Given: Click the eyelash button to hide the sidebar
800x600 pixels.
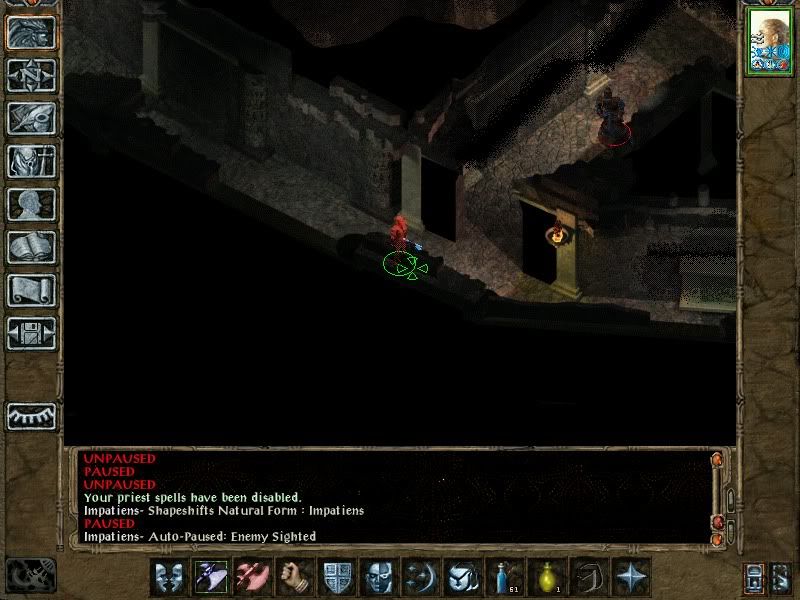Looking at the screenshot, I should [x=31, y=414].
